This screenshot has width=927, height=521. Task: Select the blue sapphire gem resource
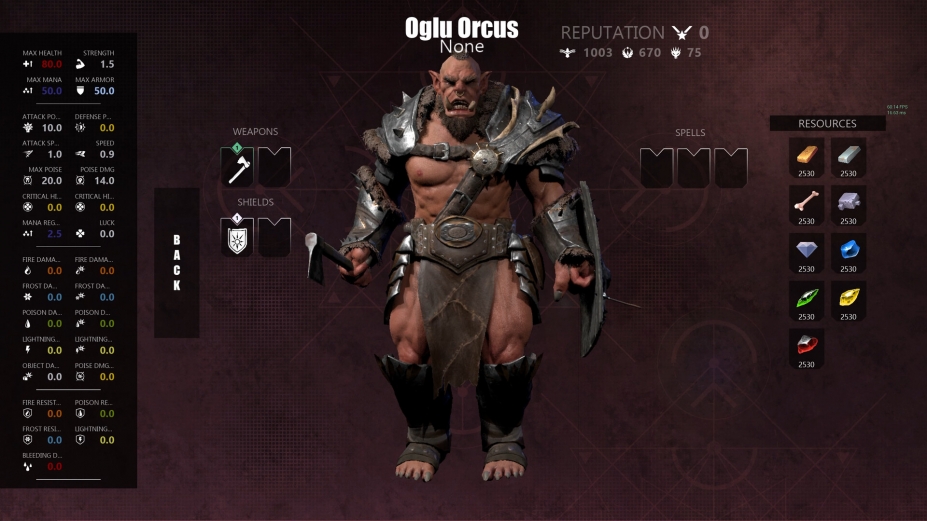[x=848, y=251]
